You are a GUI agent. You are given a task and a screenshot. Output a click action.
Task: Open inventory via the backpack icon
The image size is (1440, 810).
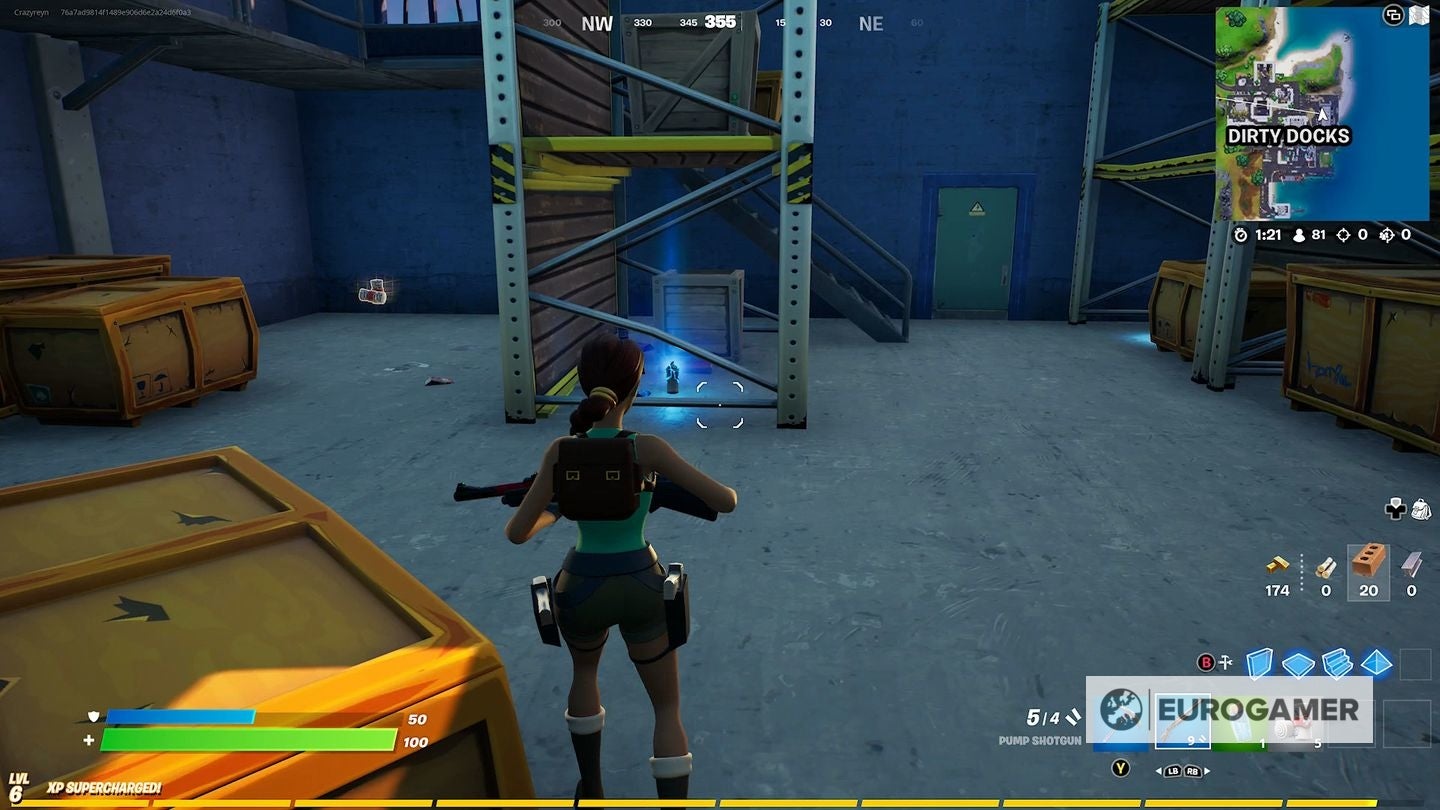pyautogui.click(x=1422, y=509)
